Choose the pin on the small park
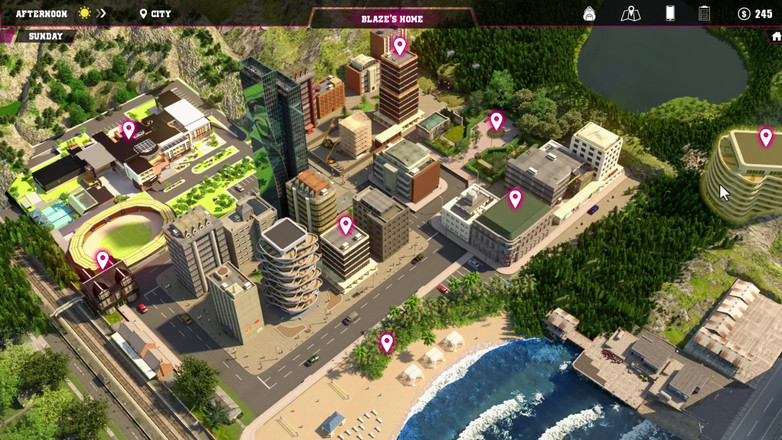This screenshot has width=782, height=440. pos(496,122)
